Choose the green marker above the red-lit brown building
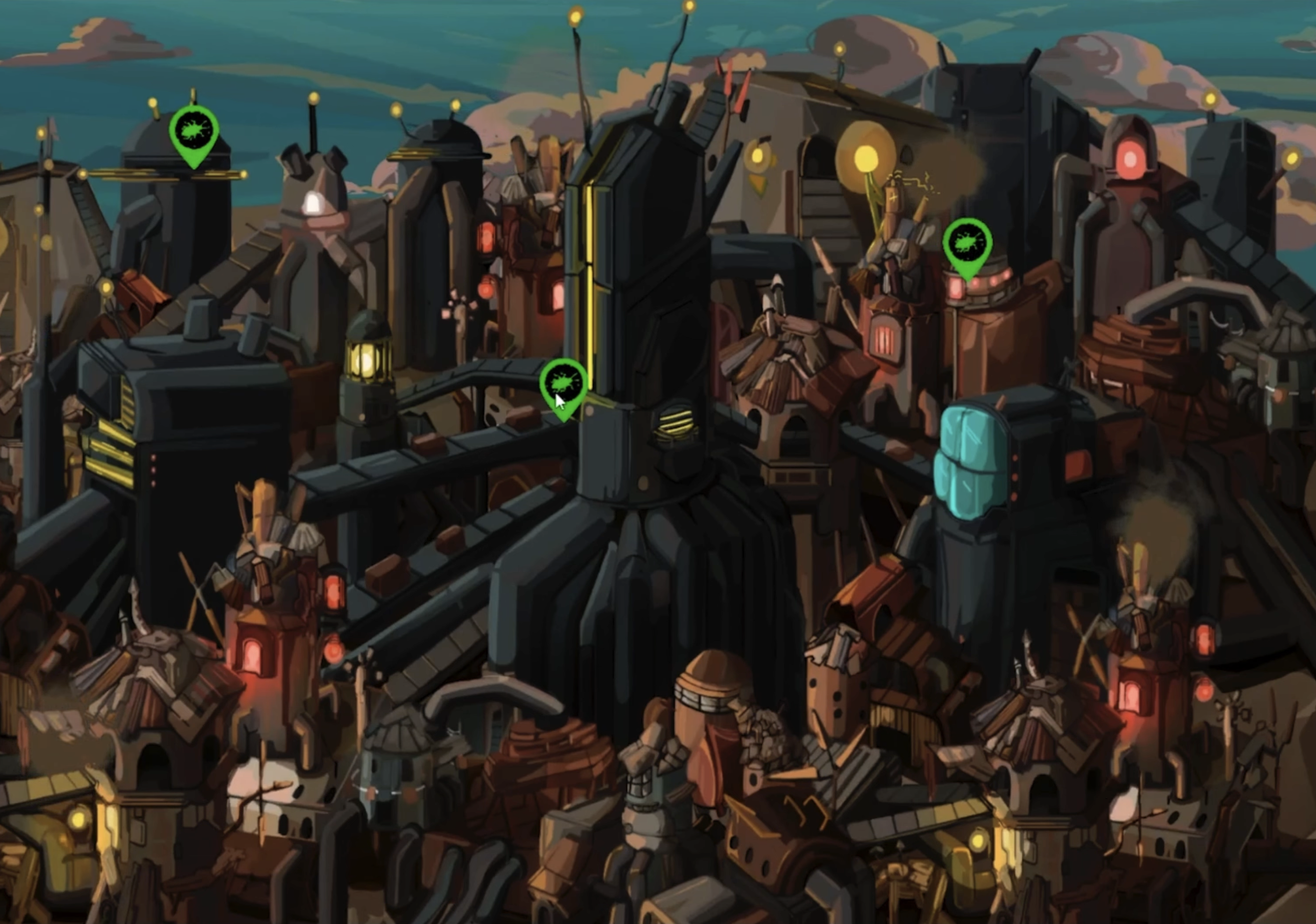 (x=968, y=245)
